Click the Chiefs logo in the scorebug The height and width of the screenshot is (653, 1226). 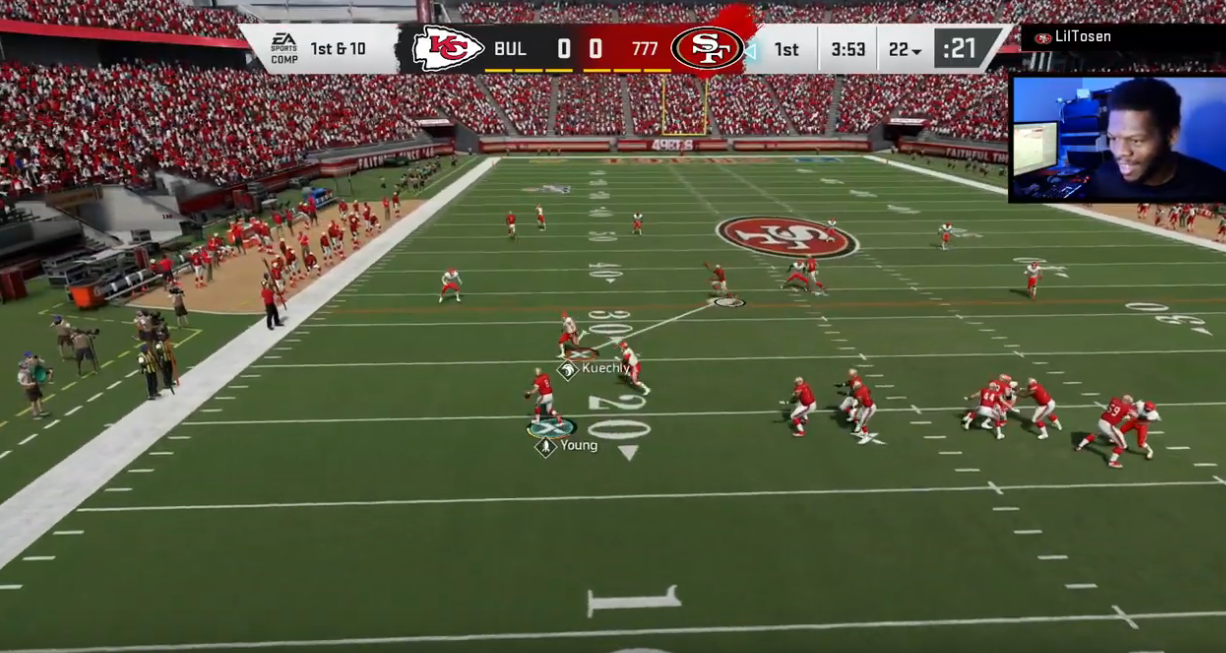[x=448, y=48]
